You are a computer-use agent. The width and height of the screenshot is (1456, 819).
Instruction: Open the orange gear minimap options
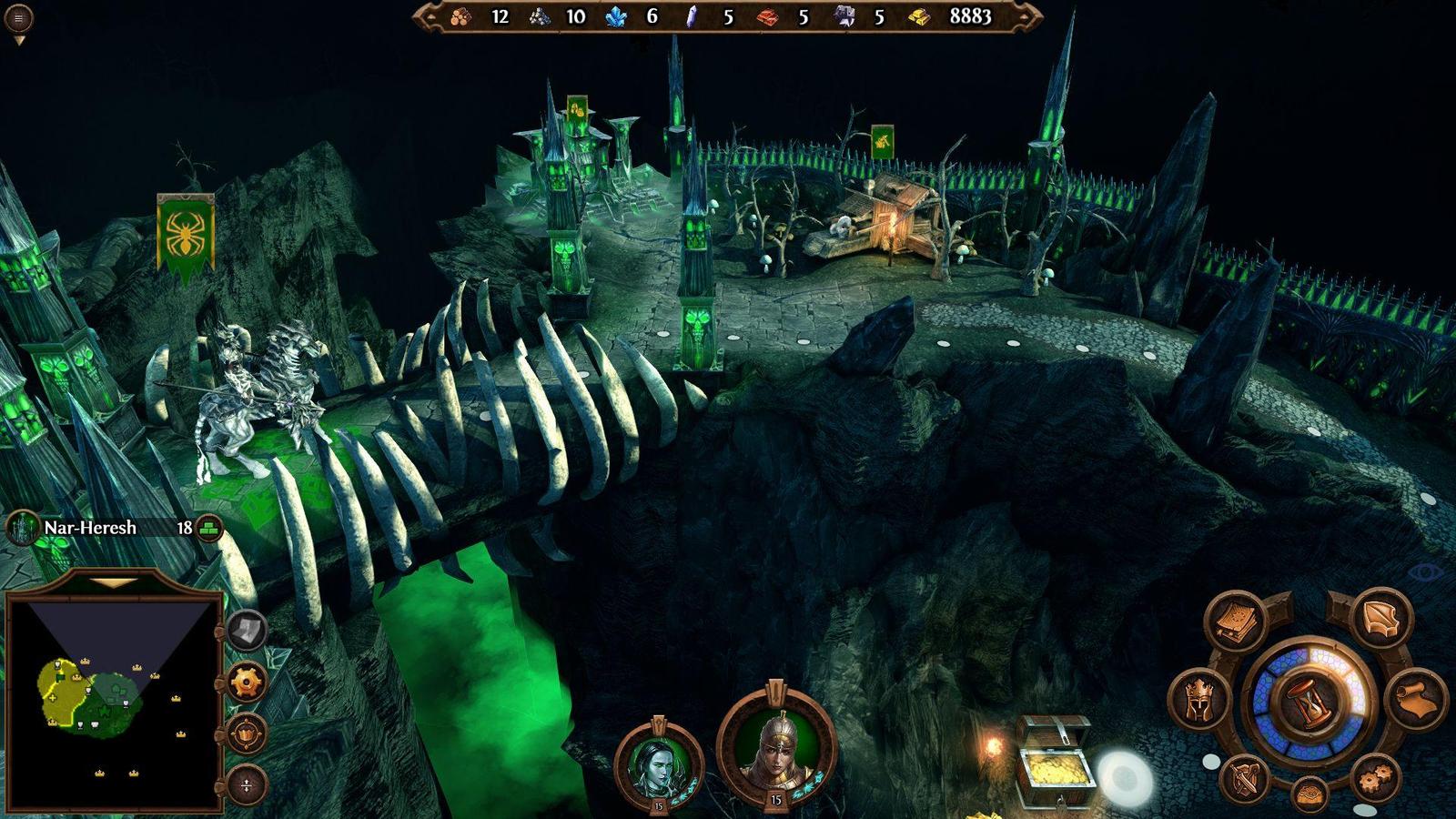(246, 682)
